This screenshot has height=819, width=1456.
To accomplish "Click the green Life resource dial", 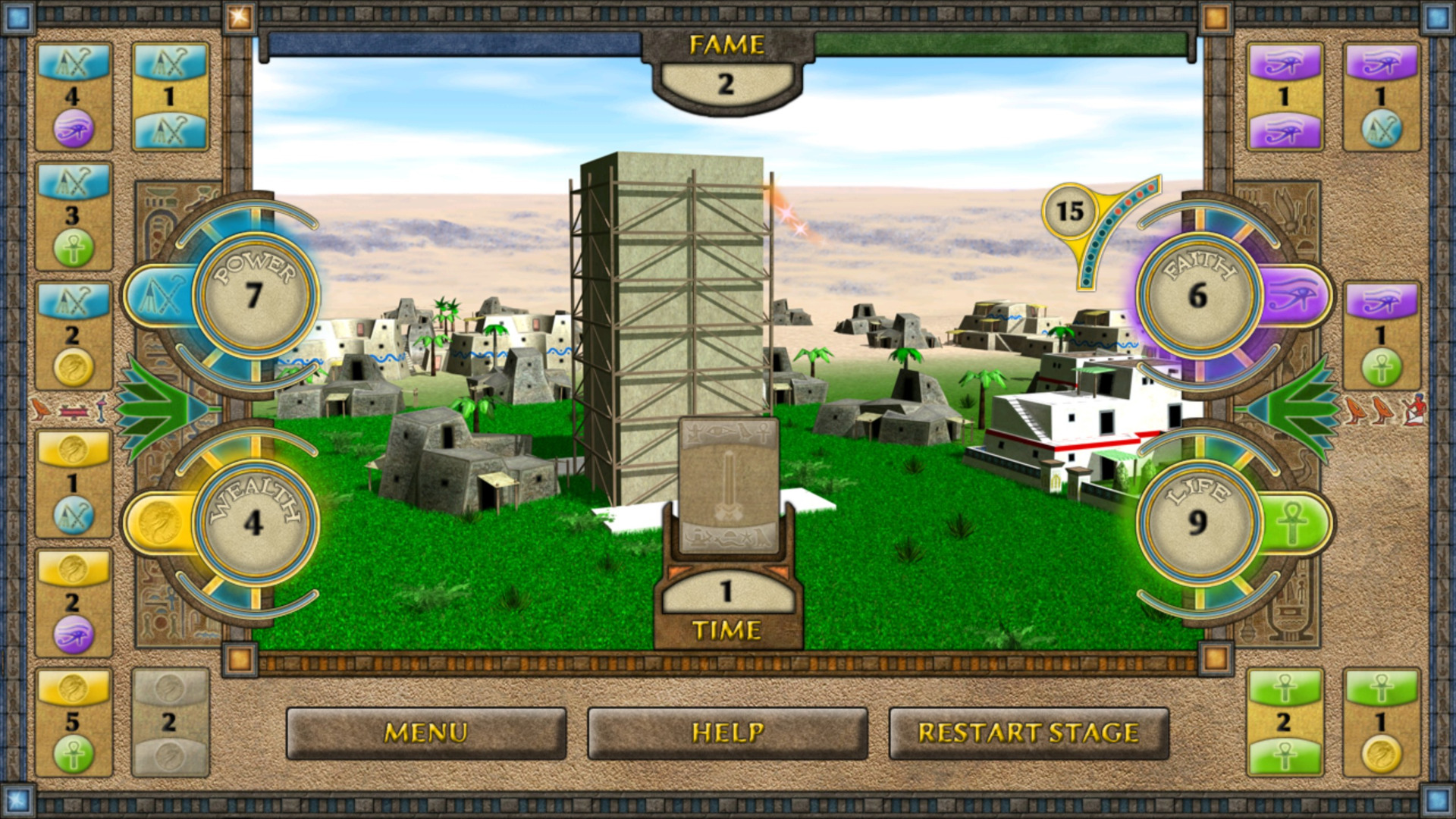I will [x=1198, y=522].
